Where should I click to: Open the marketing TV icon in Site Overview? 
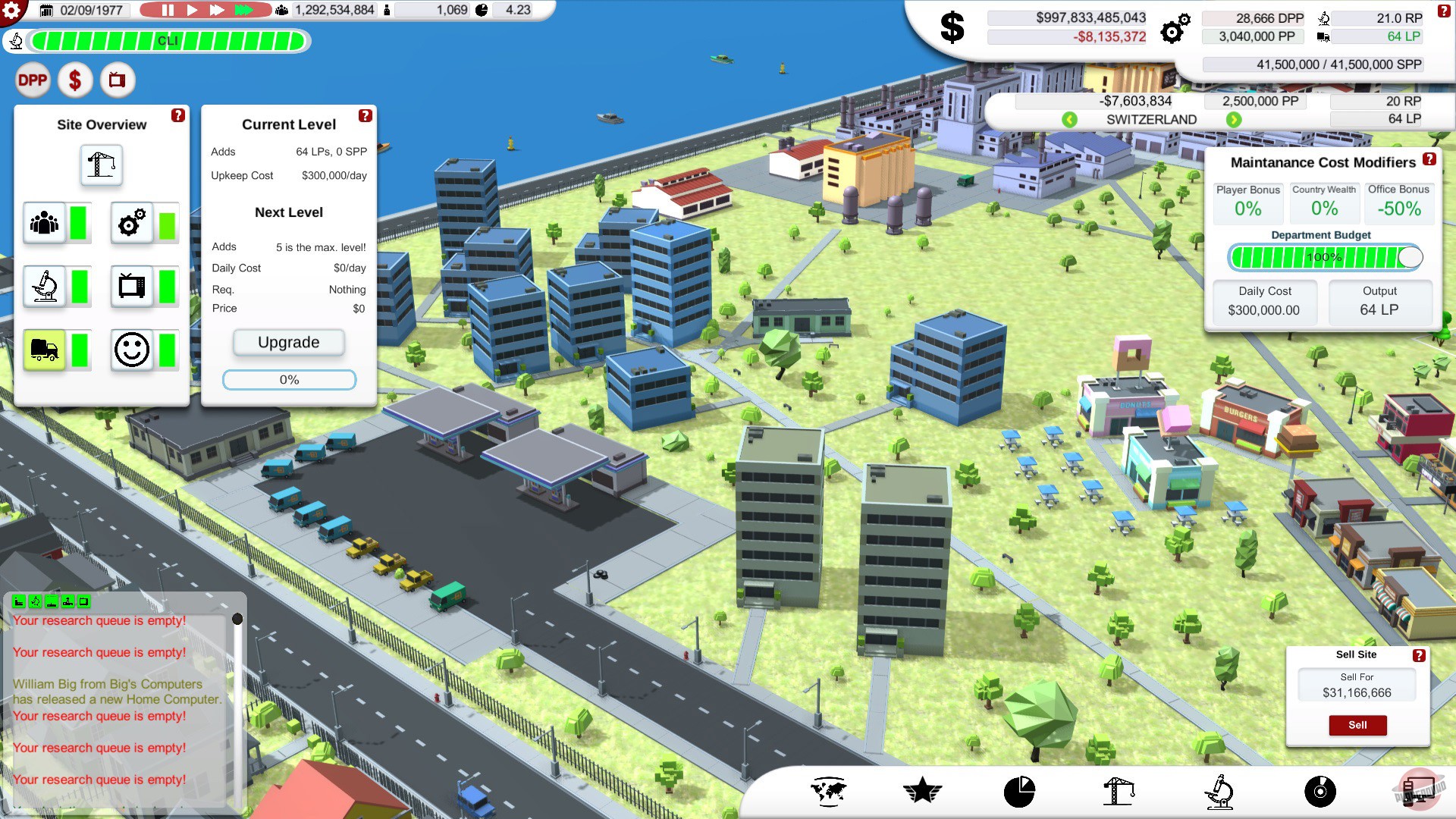coord(130,286)
